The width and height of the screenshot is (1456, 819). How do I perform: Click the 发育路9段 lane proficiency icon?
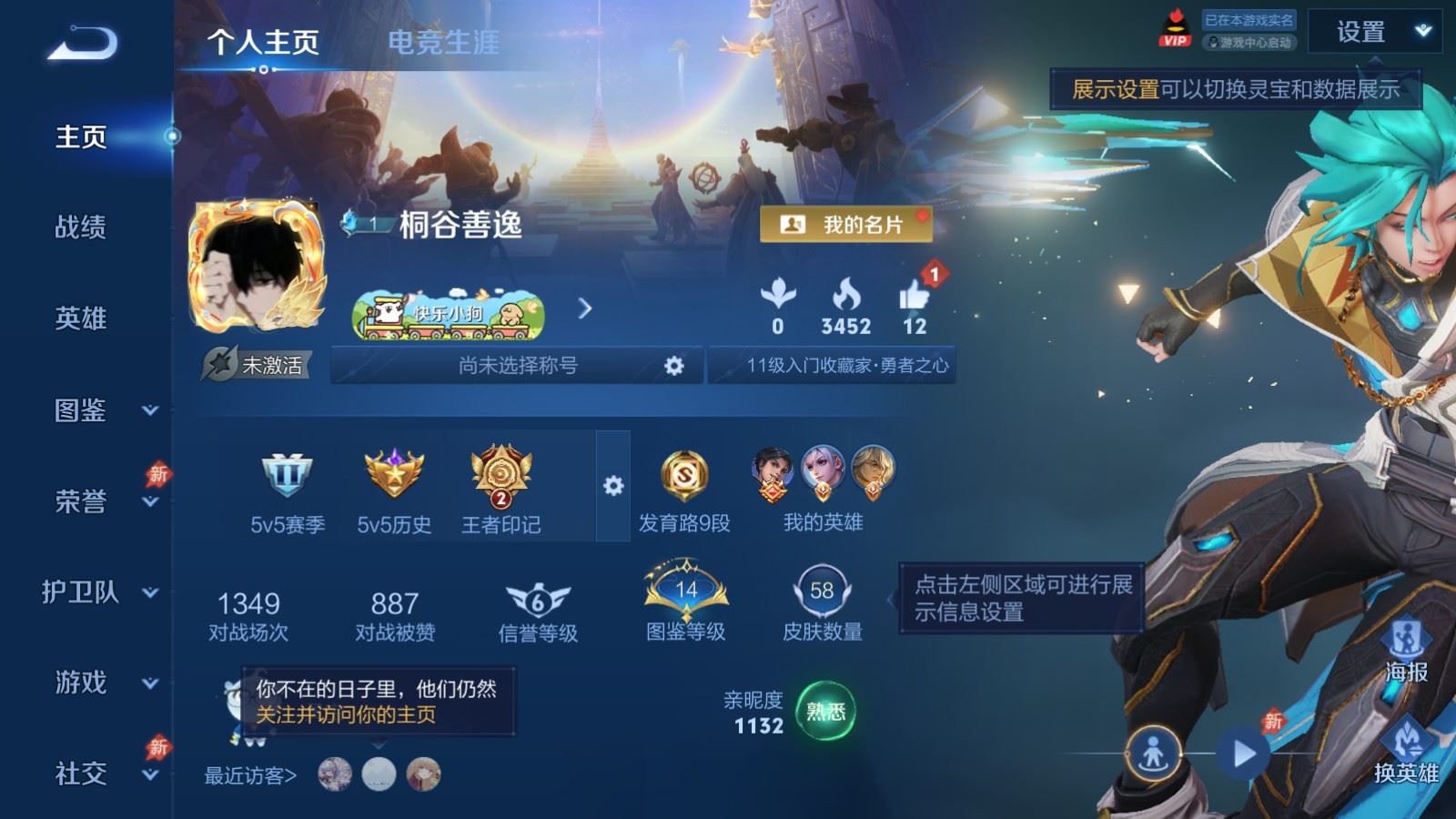point(684,474)
